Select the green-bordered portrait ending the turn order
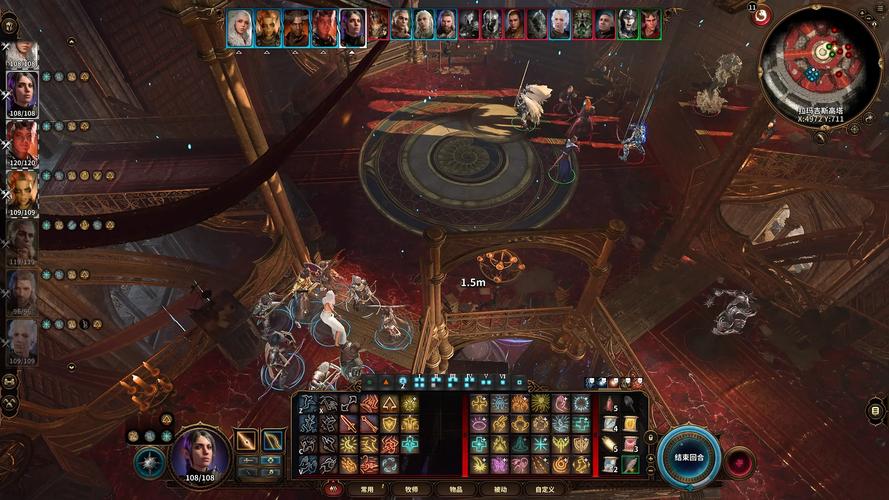The height and width of the screenshot is (500, 889). point(651,25)
